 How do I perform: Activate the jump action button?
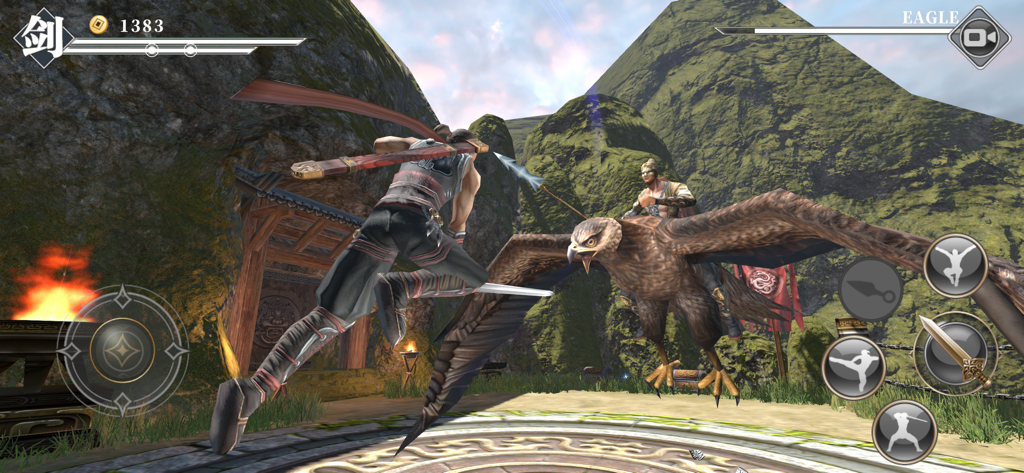955,265
